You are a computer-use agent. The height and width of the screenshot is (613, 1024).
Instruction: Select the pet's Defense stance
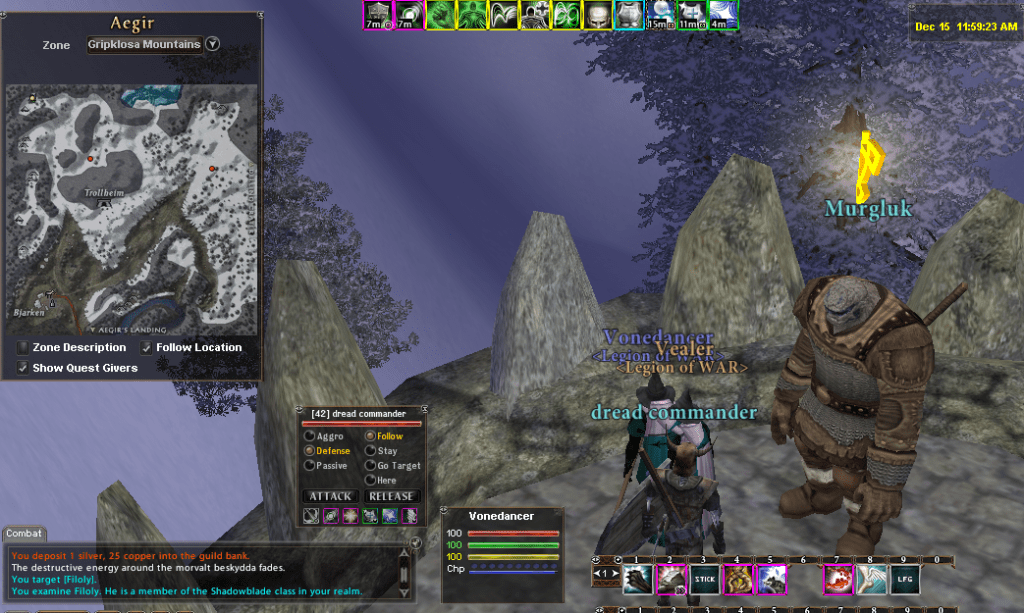(310, 451)
